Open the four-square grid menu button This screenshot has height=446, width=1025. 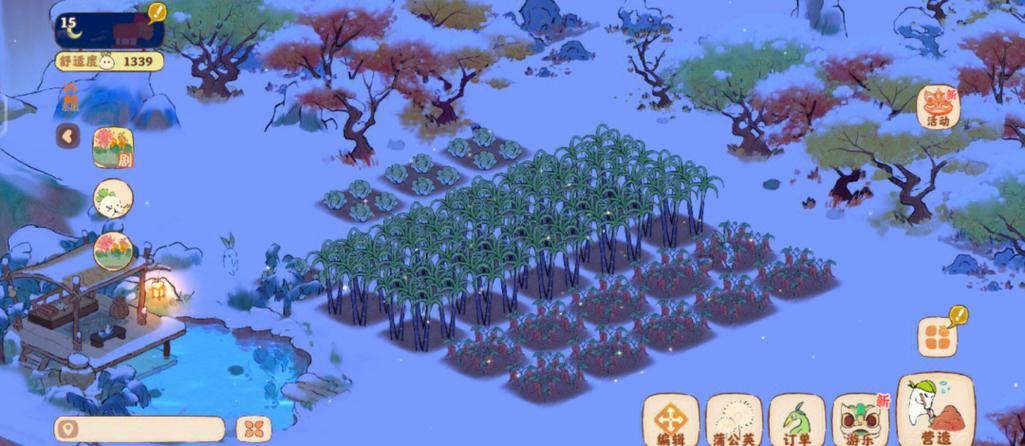point(937,337)
